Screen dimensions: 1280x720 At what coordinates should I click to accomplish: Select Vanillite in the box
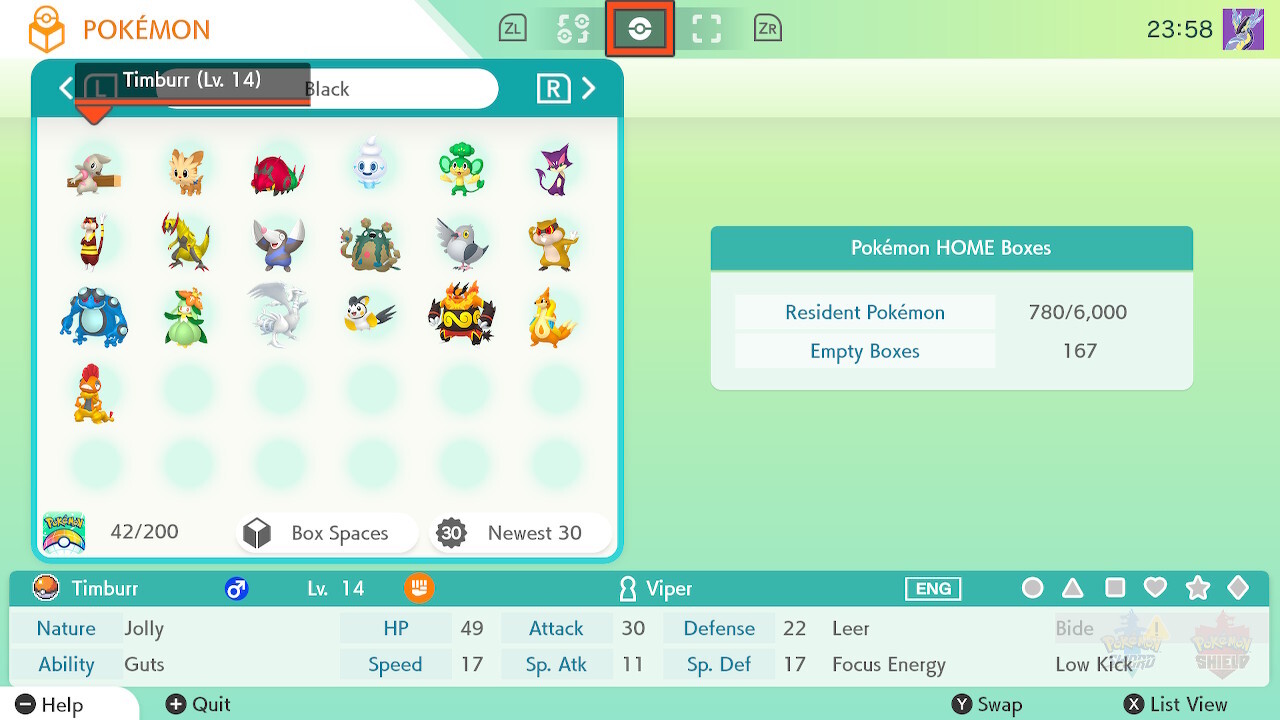point(370,167)
